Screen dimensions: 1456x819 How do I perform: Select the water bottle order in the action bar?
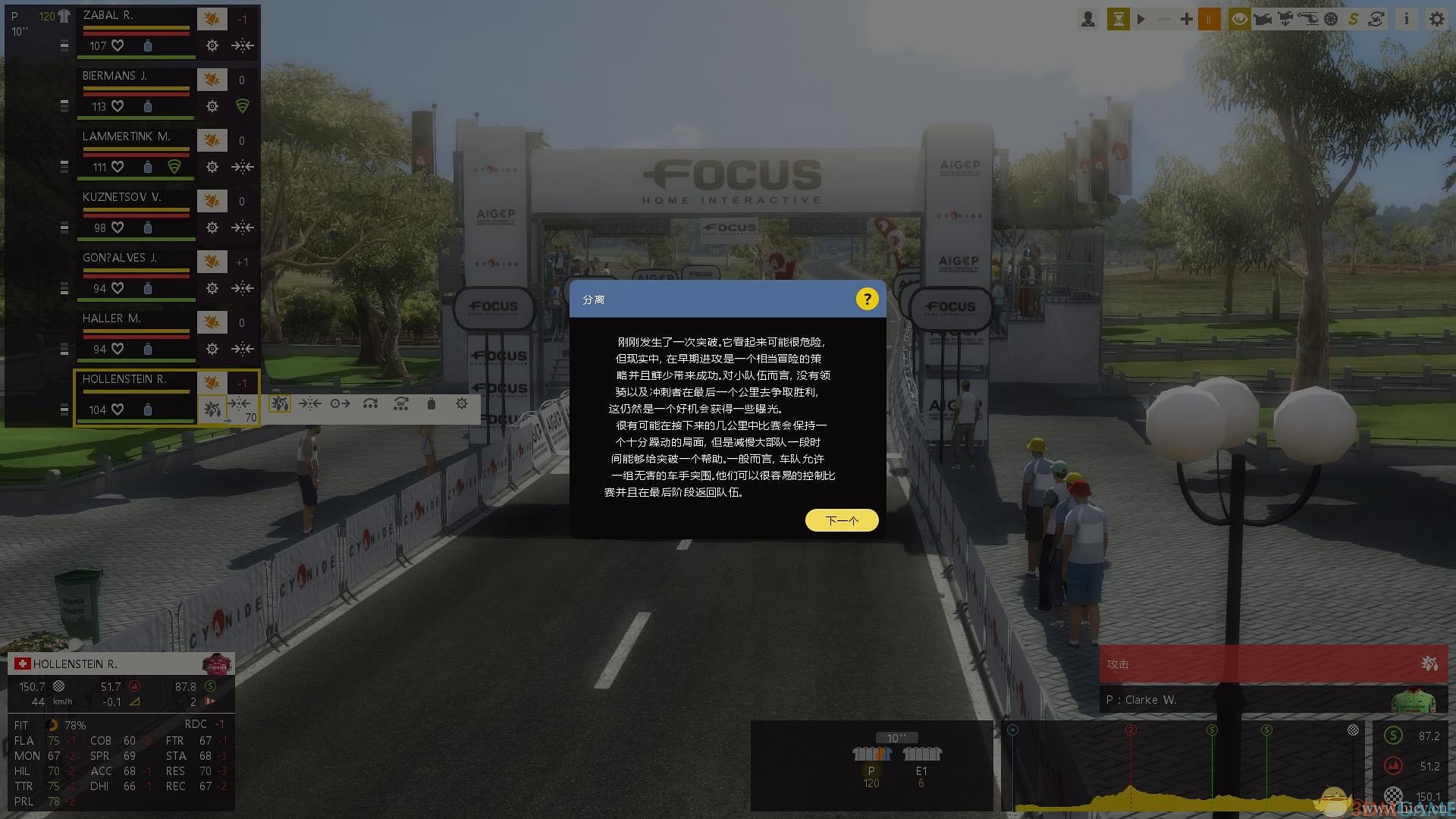[x=431, y=404]
